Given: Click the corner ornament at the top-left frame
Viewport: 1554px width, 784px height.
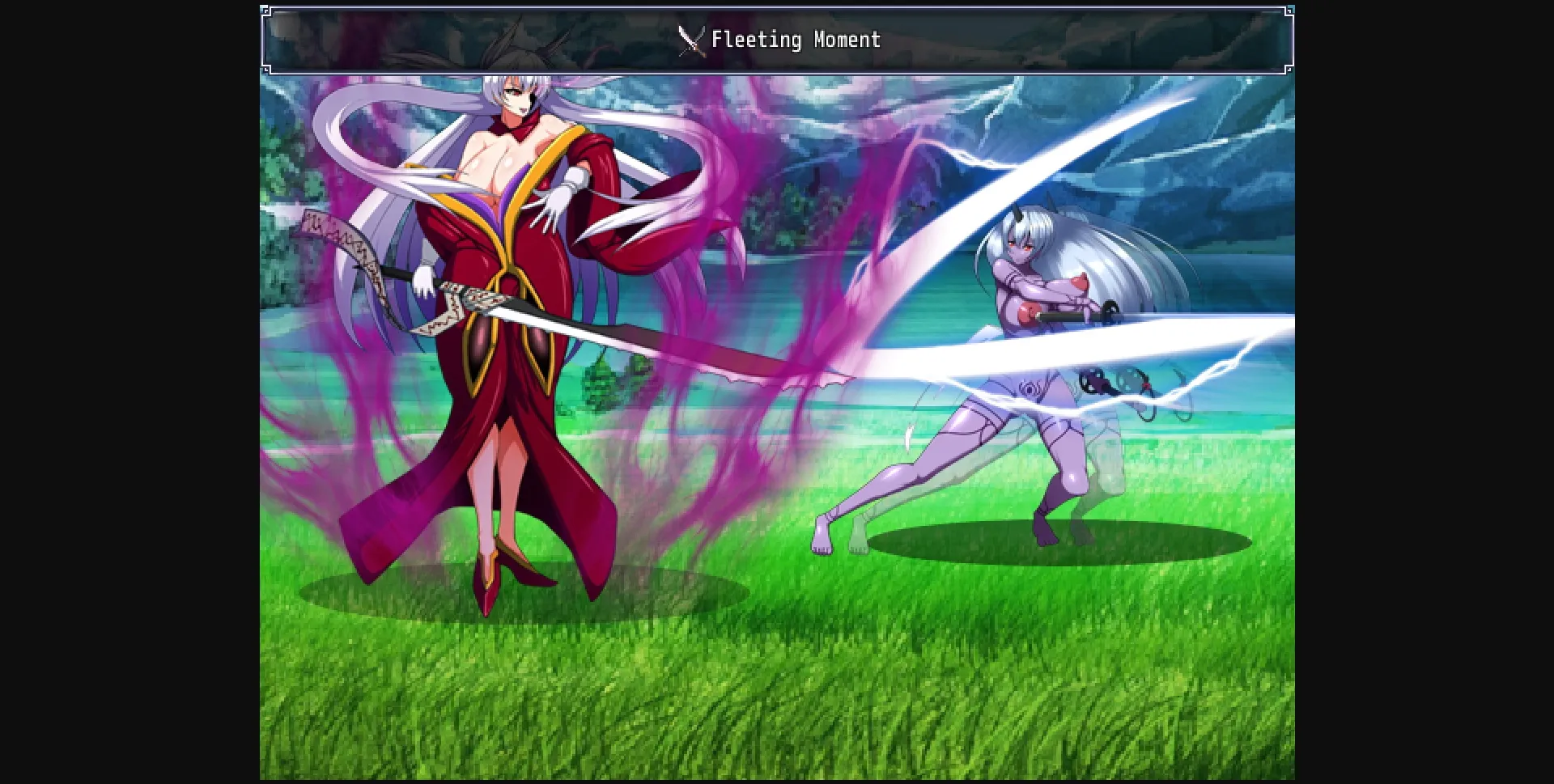Looking at the screenshot, I should pos(265,11).
